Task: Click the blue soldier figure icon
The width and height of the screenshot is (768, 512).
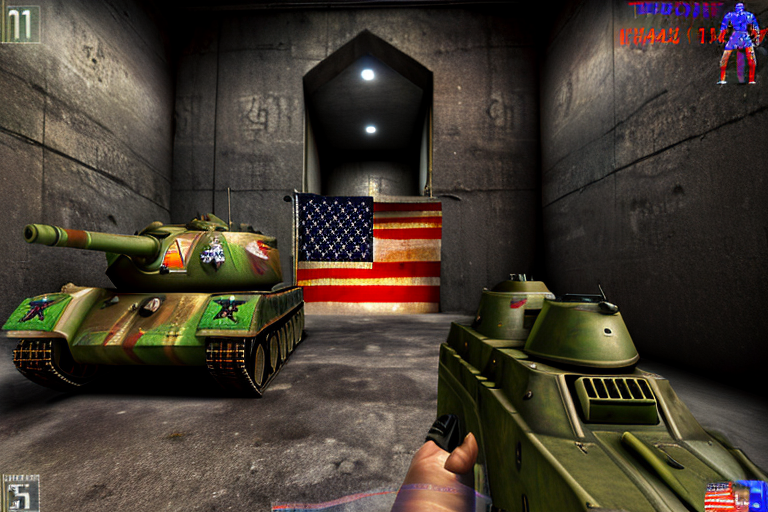Action: 739,43
